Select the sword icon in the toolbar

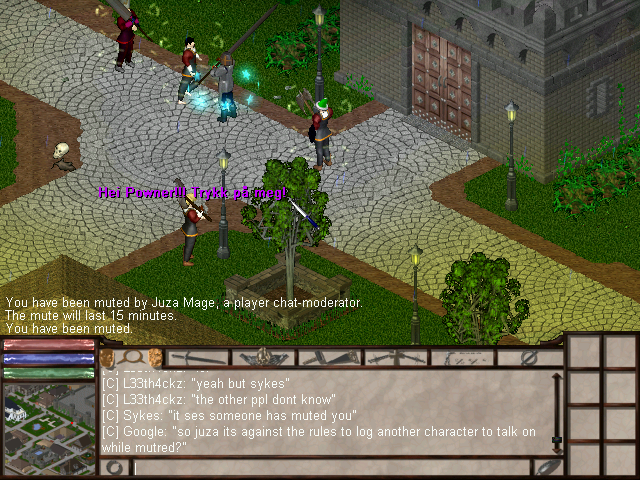coord(196,358)
